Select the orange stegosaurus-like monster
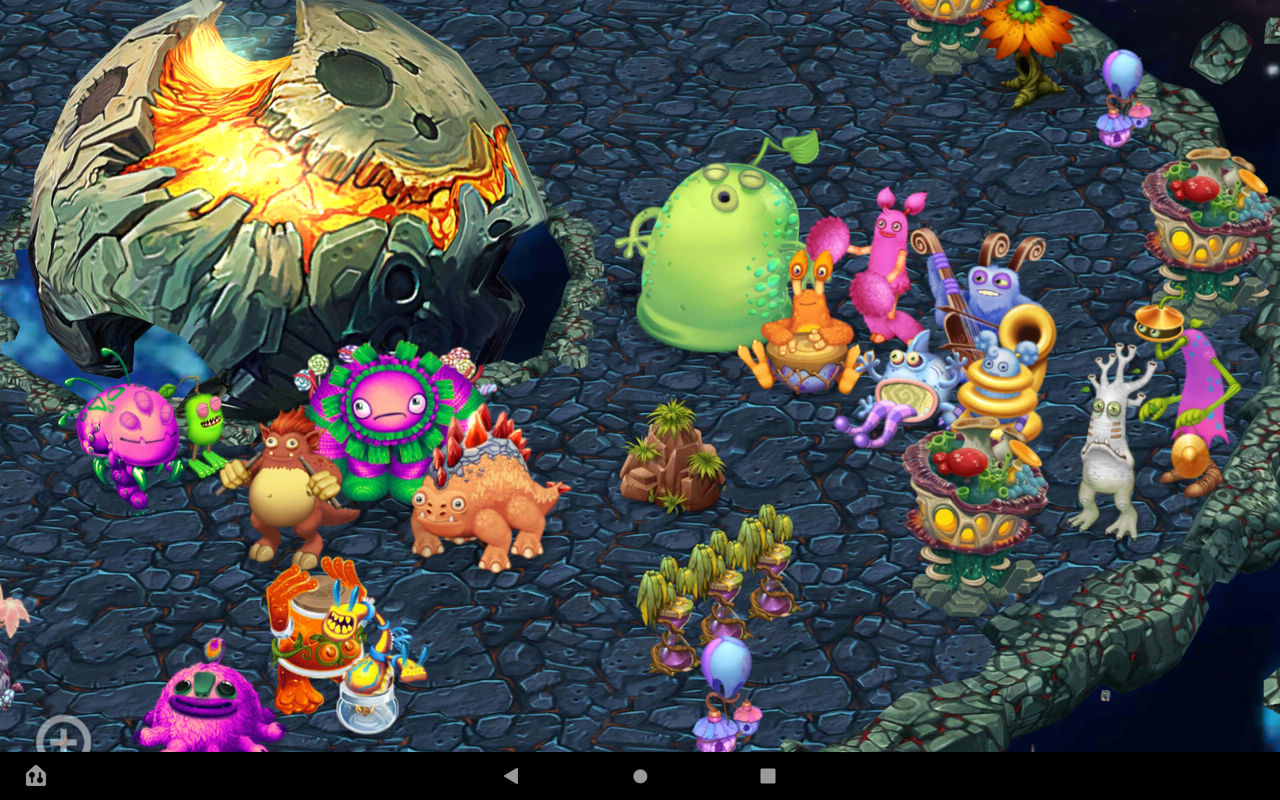The height and width of the screenshot is (800, 1280). pos(480,490)
